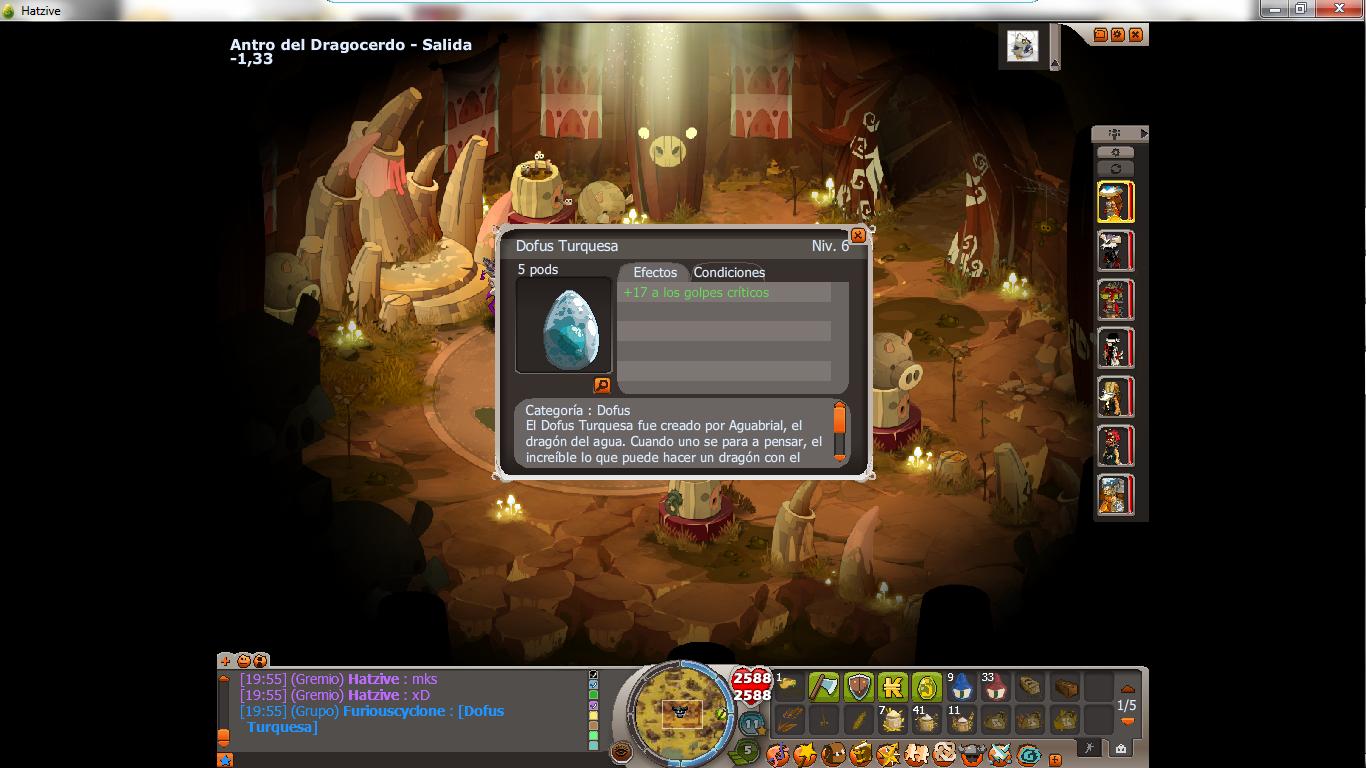Click the eye icon left of the minimap
The height and width of the screenshot is (768, 1366).
pyautogui.click(x=621, y=751)
